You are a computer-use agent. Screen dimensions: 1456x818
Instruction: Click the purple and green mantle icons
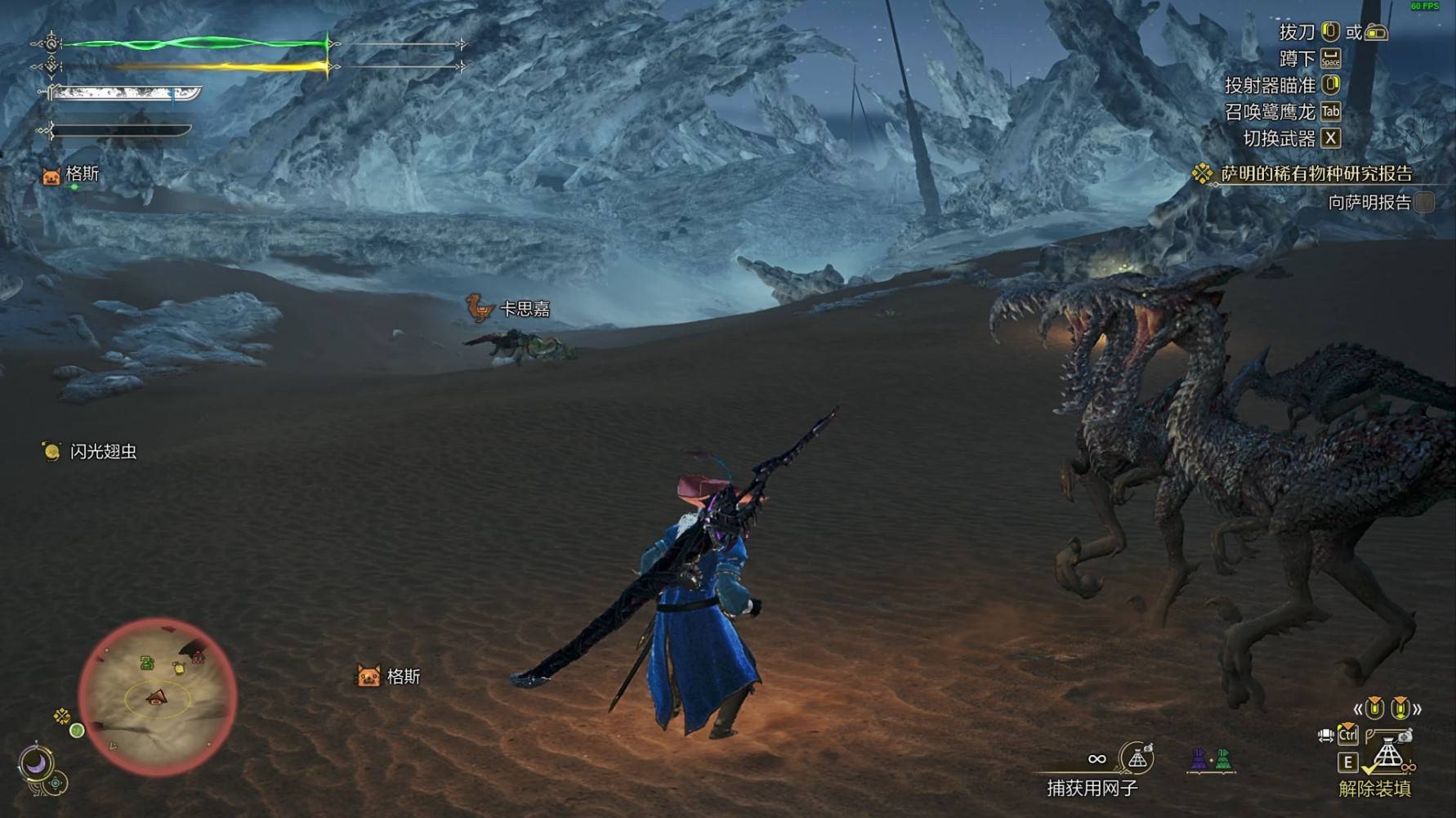(1211, 760)
